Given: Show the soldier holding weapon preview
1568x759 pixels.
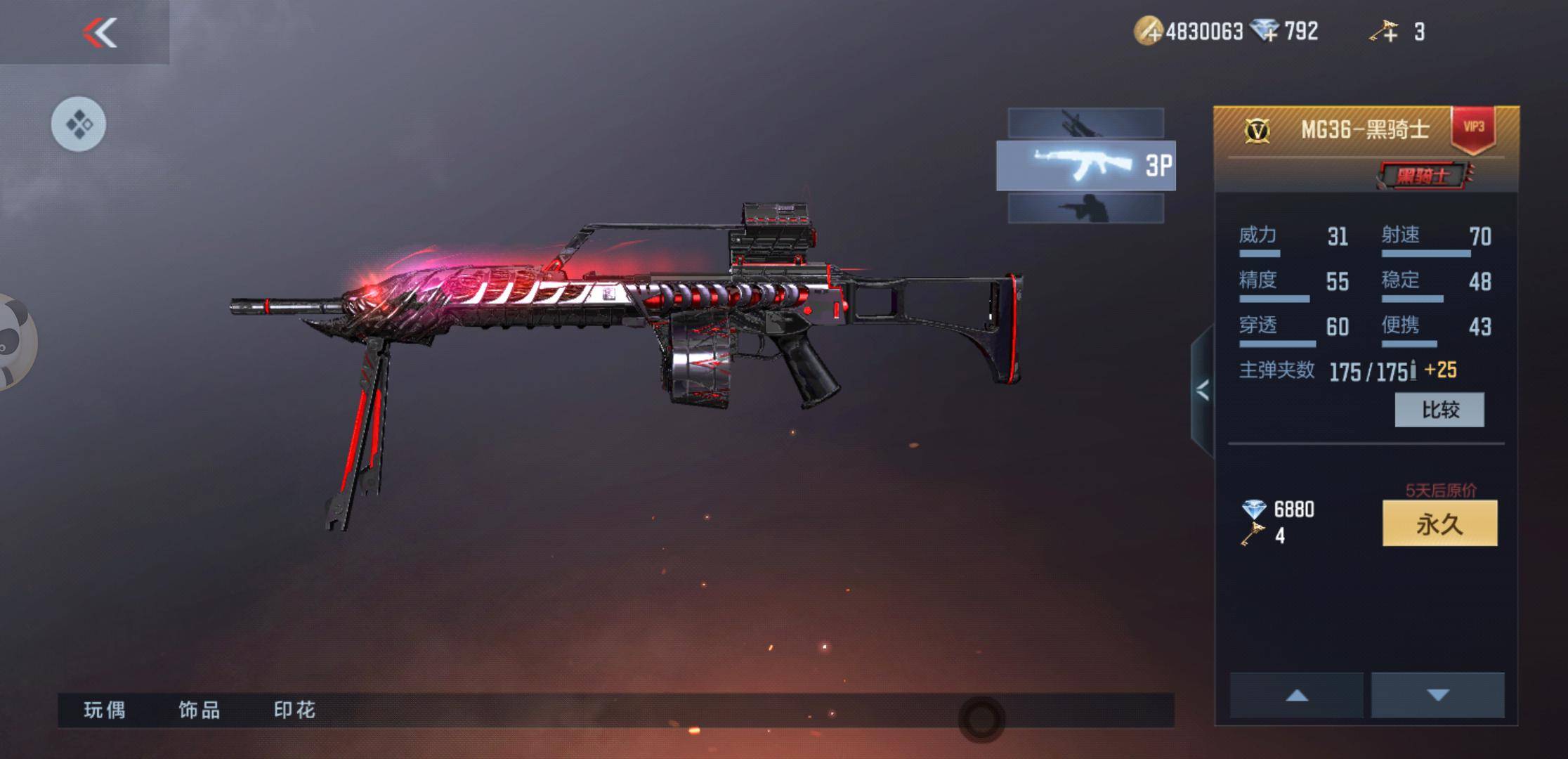Looking at the screenshot, I should click(1085, 209).
